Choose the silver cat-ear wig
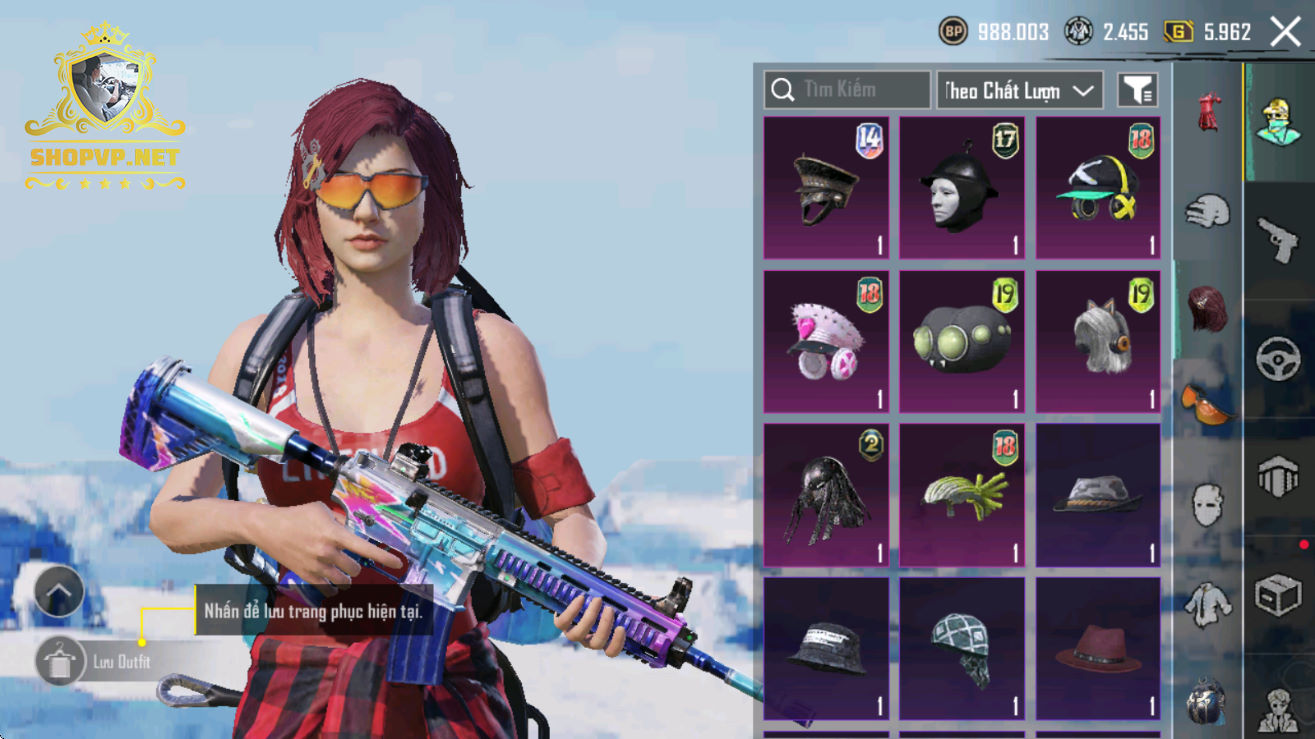The image size is (1315, 739). point(1098,341)
